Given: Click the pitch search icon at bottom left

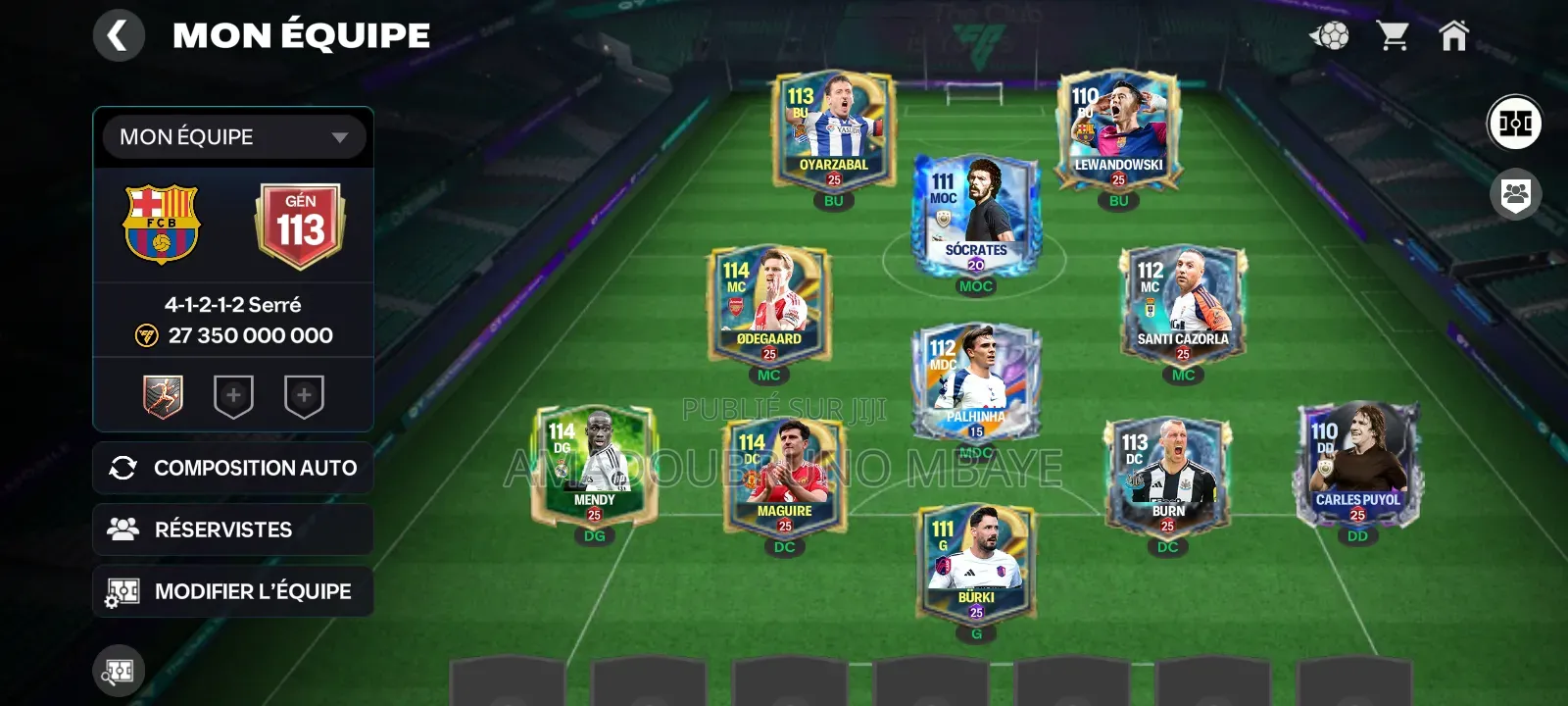Looking at the screenshot, I should pos(117,671).
